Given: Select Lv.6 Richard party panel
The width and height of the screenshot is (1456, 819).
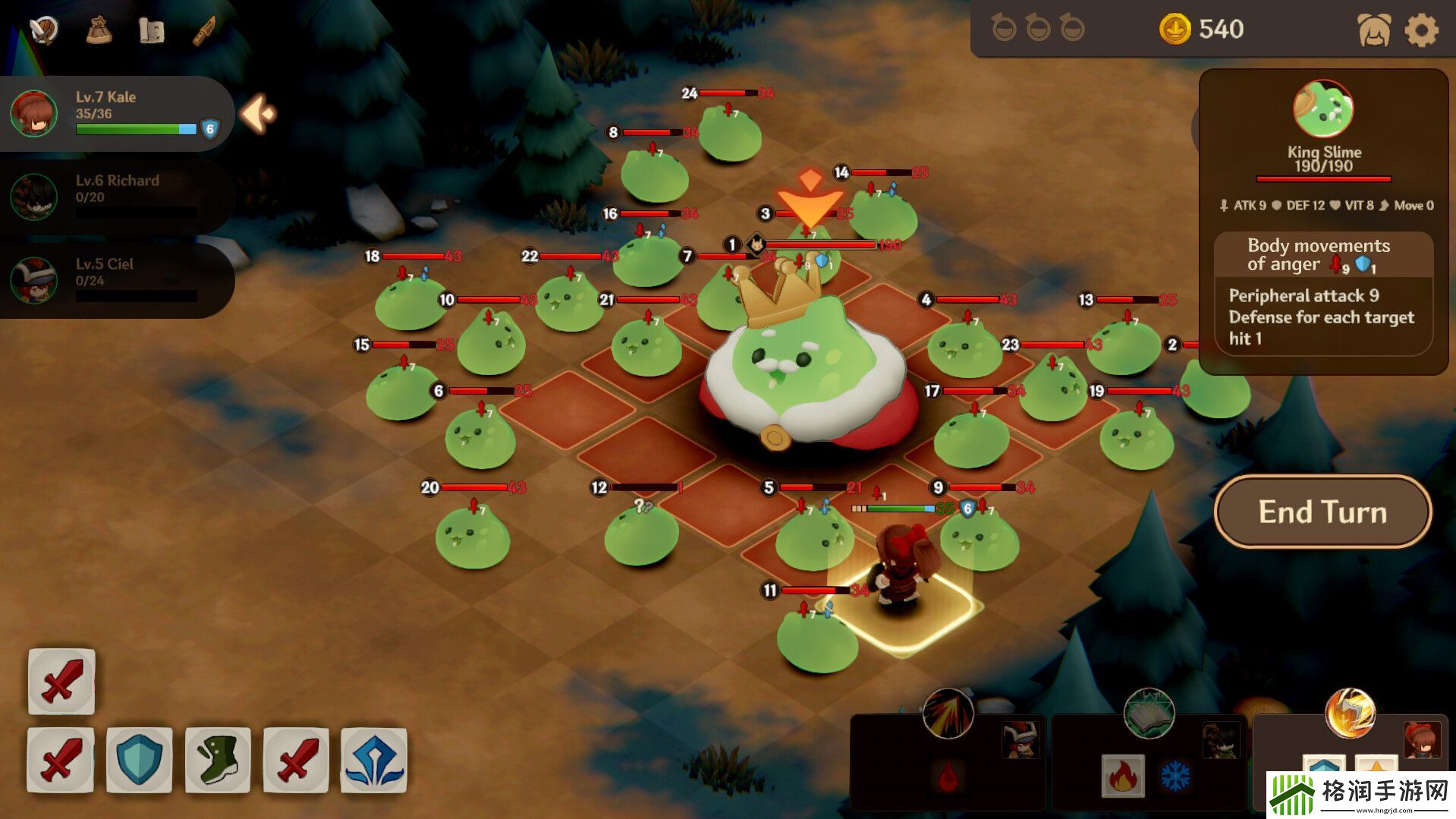Looking at the screenshot, I should (x=114, y=196).
